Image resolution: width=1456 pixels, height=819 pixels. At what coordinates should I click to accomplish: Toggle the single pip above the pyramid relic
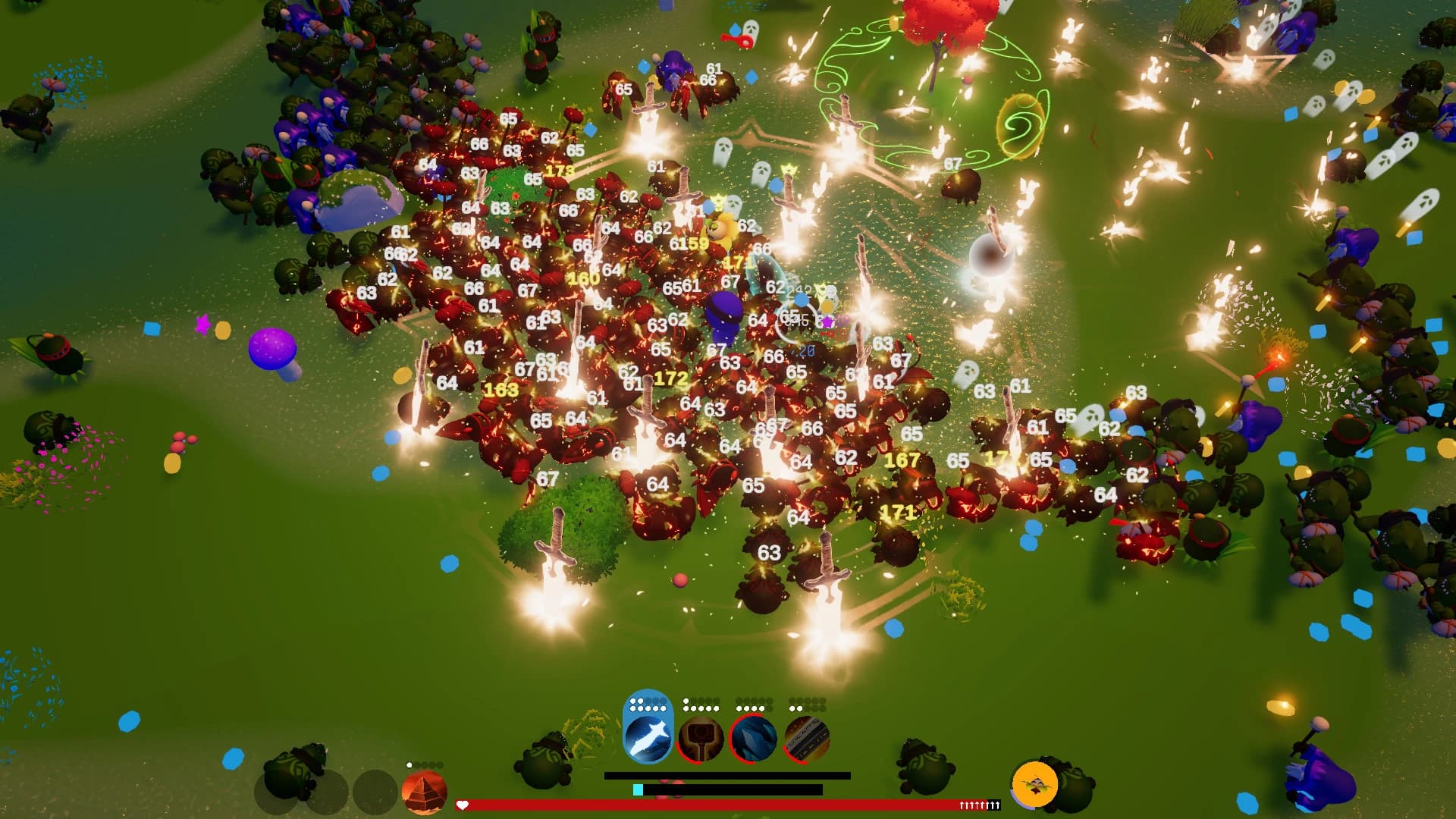pos(409,764)
